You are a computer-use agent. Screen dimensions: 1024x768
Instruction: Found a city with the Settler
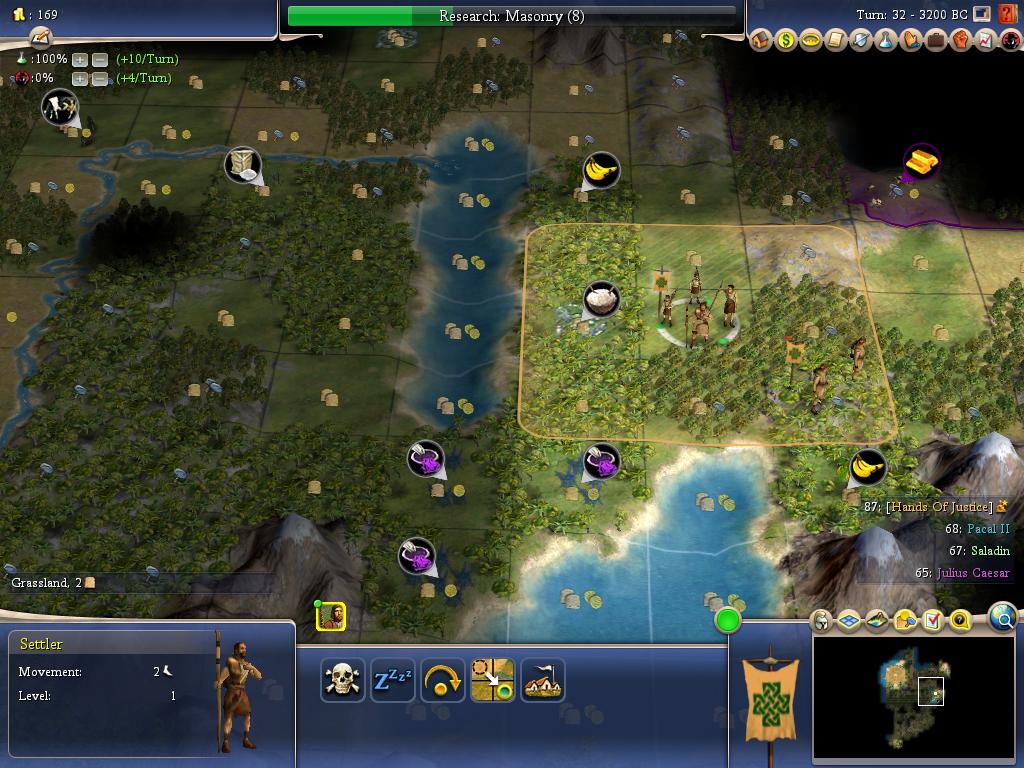(x=543, y=681)
